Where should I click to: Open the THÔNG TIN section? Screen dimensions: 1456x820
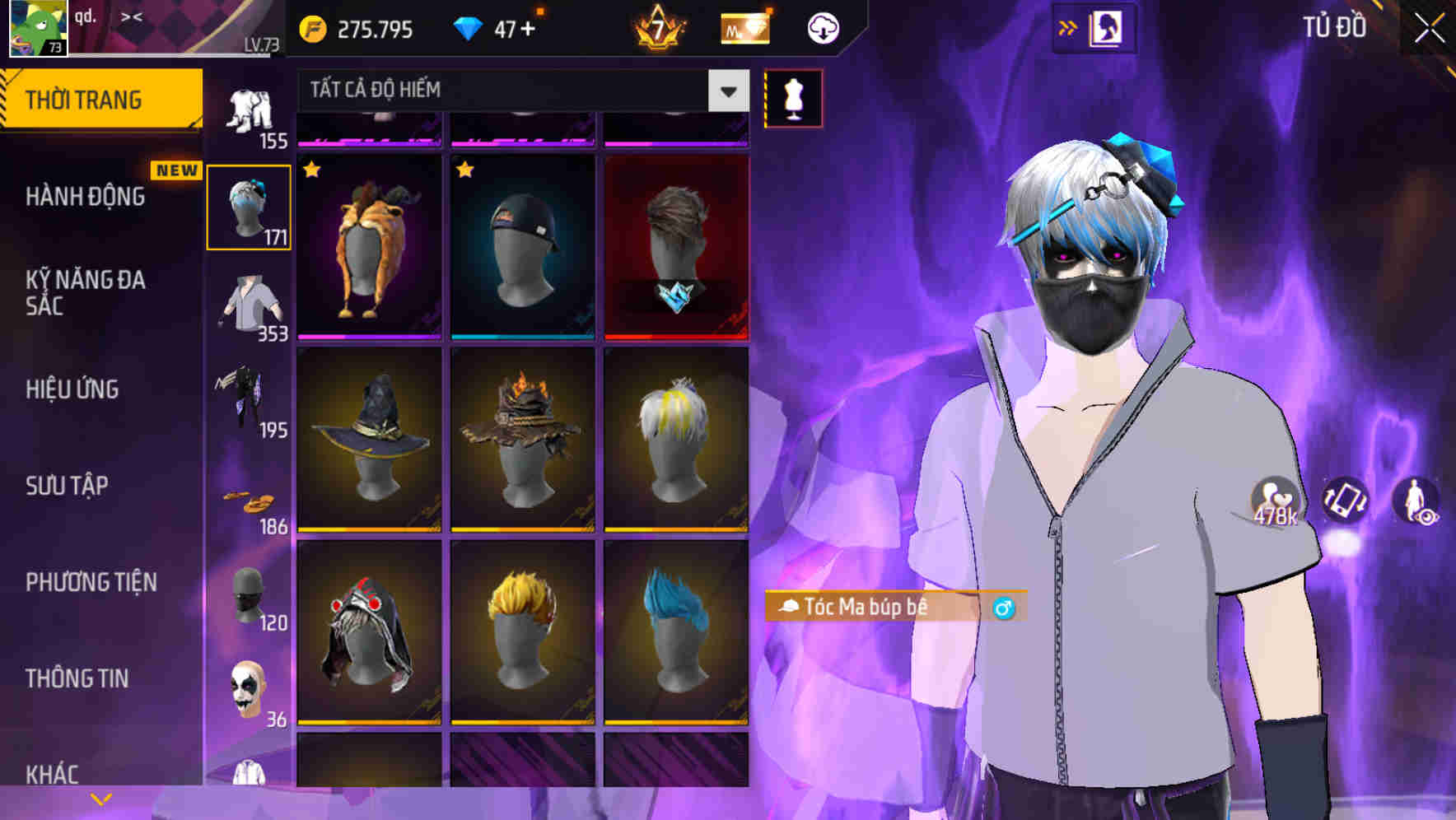77,678
